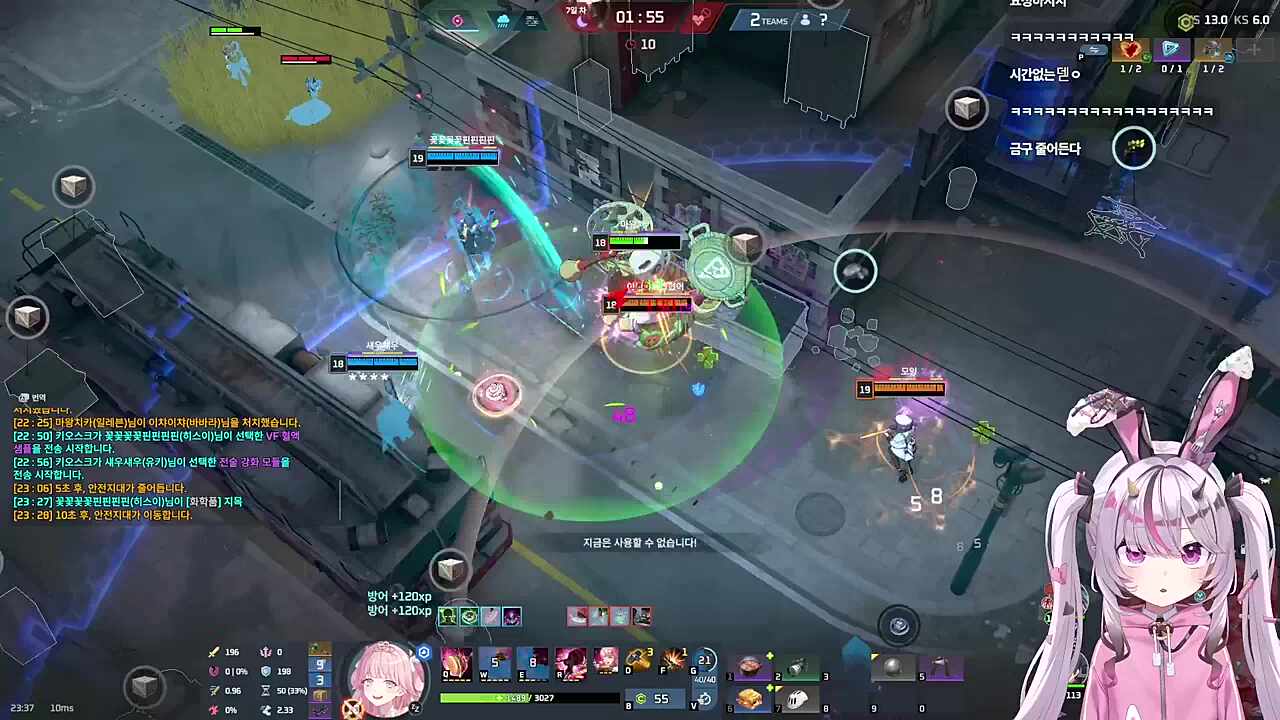Use the cooking pot item in slot 1
The height and width of the screenshot is (720, 1280).
[x=749, y=666]
